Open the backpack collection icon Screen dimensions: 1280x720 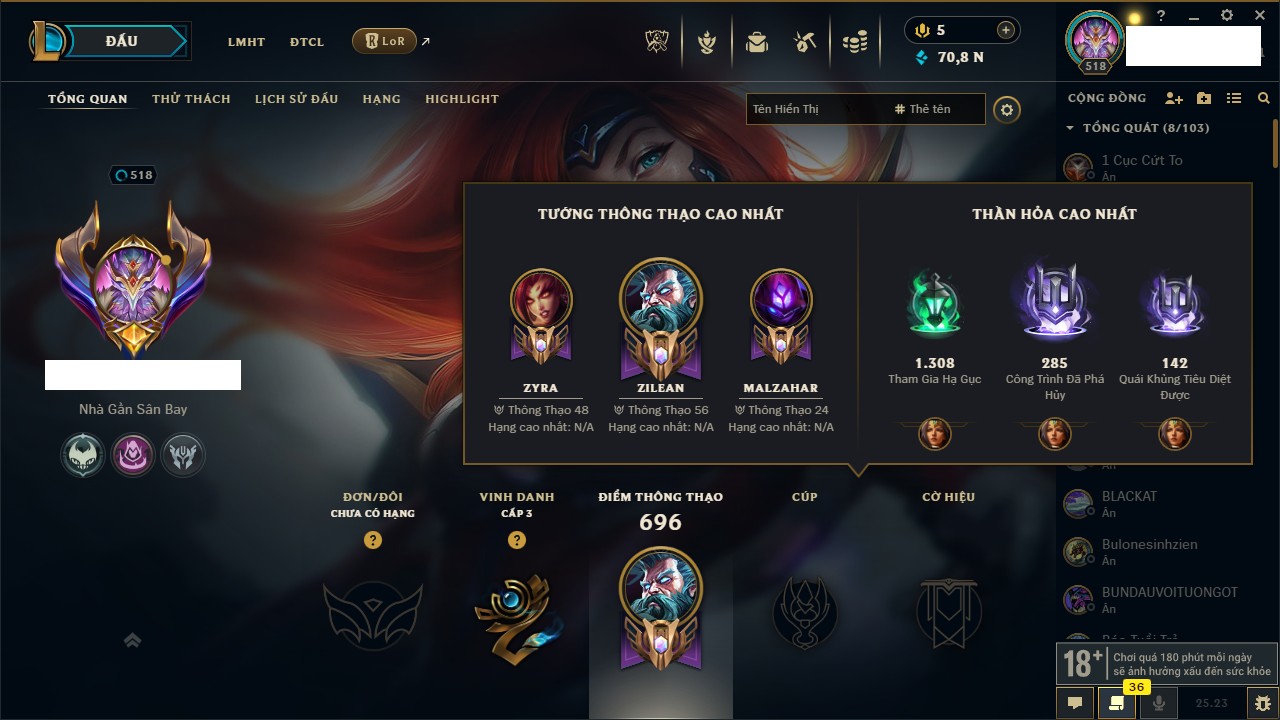(x=756, y=42)
